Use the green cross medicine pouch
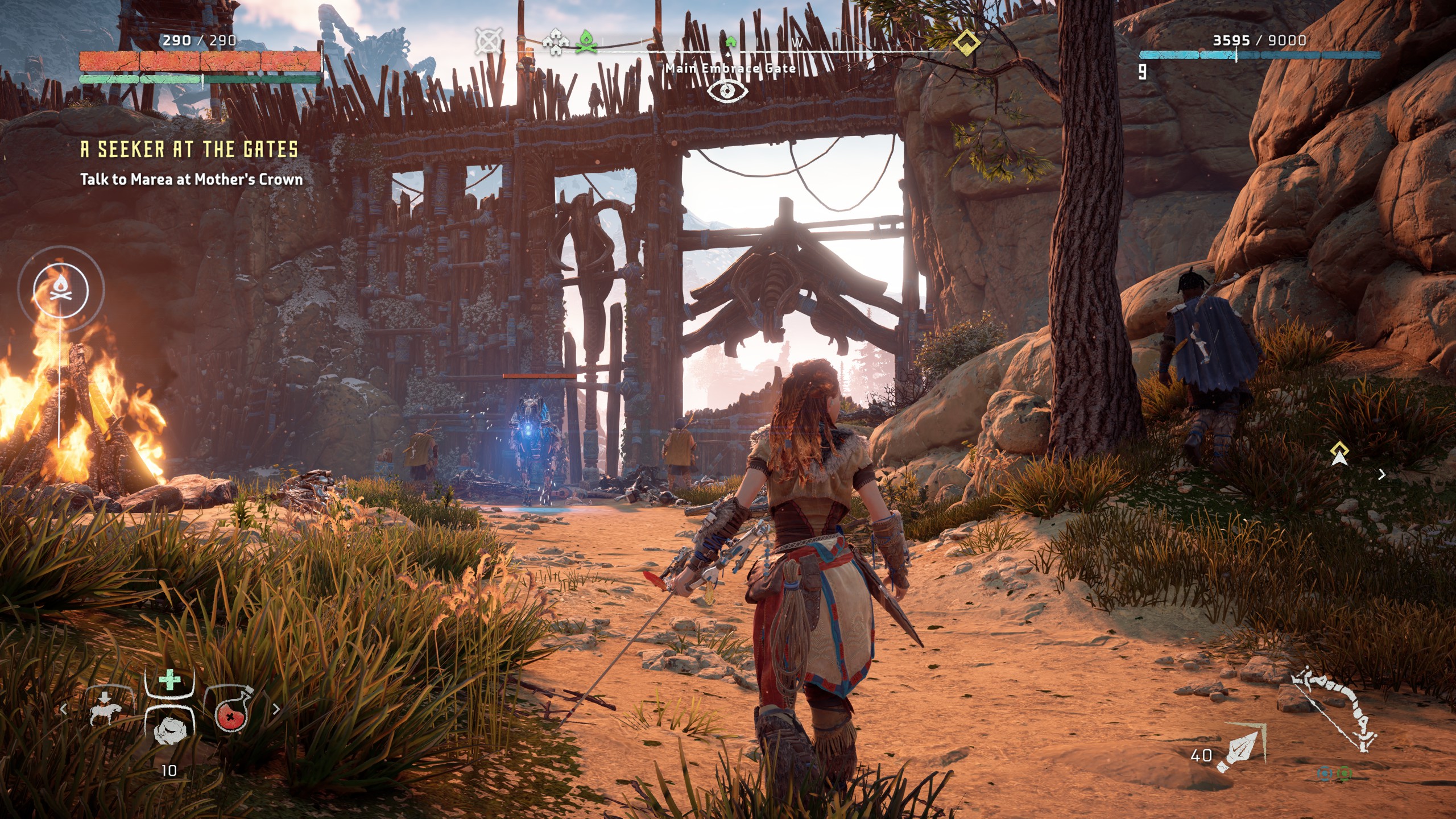 coord(169,681)
